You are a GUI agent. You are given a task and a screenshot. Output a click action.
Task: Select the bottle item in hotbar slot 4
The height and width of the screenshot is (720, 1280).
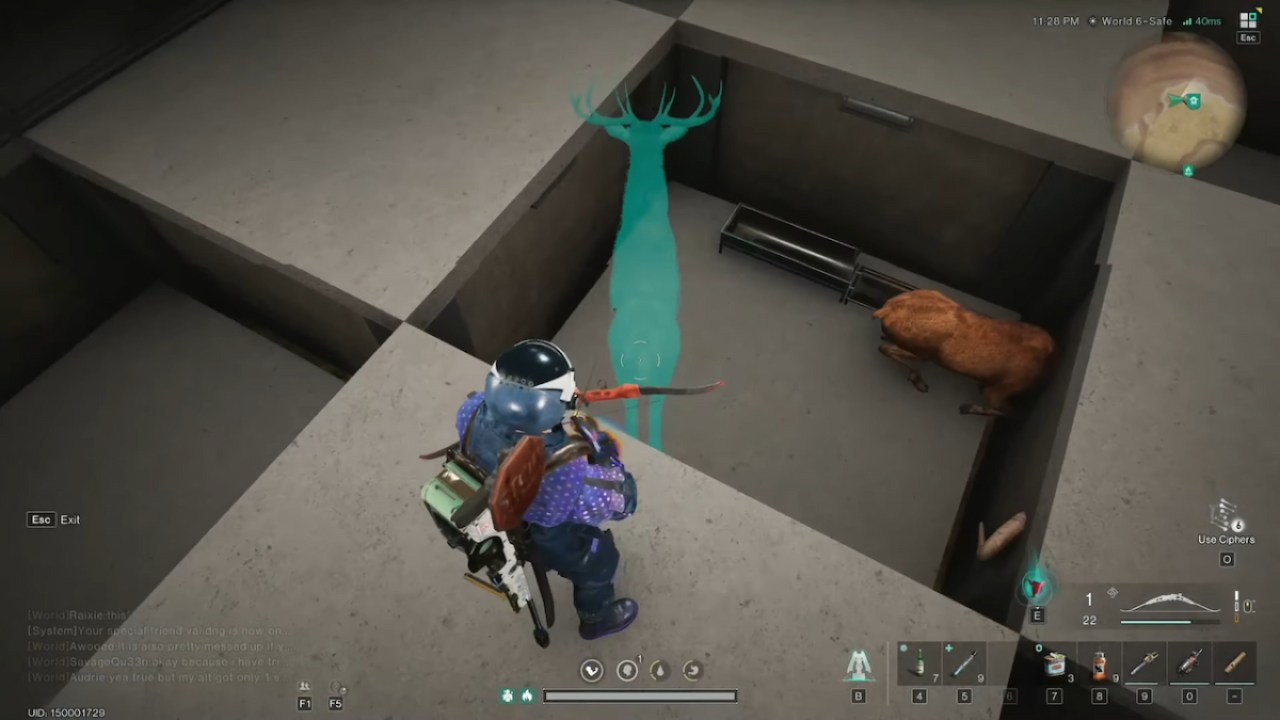tap(920, 662)
